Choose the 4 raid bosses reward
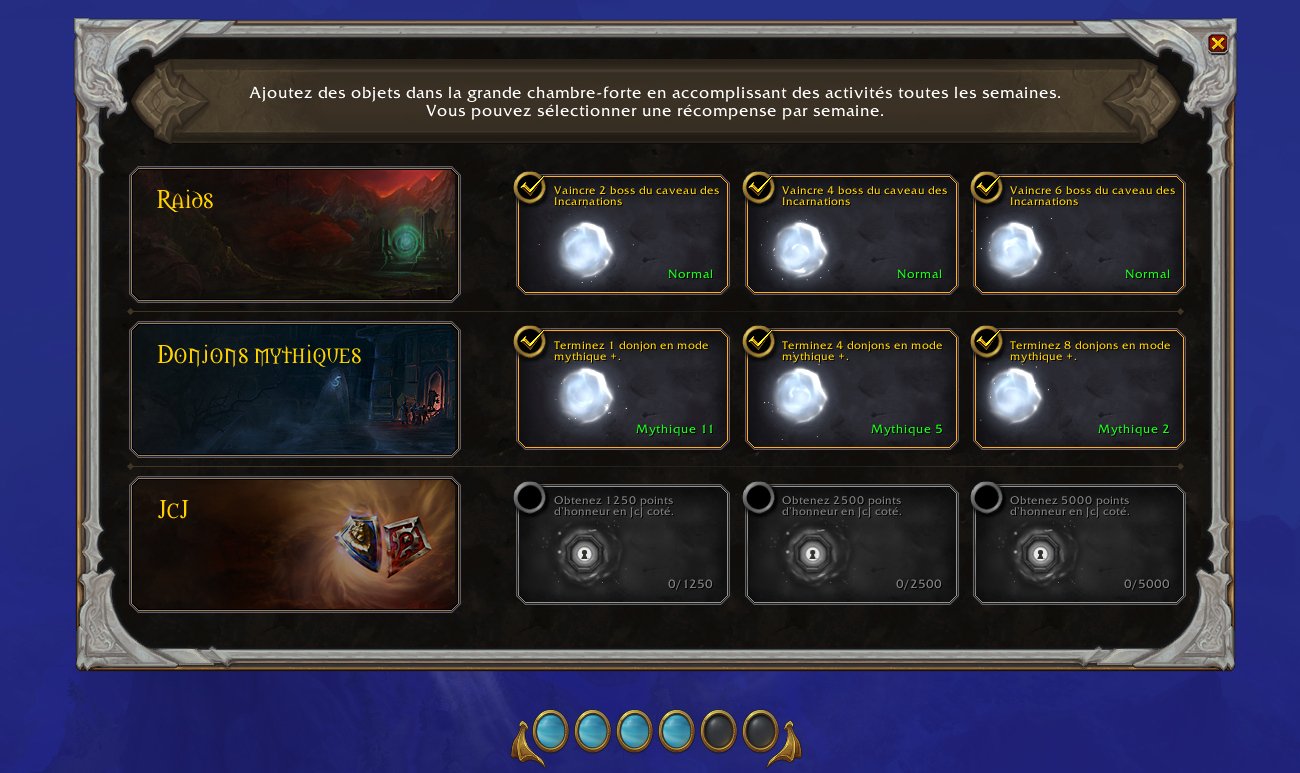The height and width of the screenshot is (773, 1300). point(851,235)
